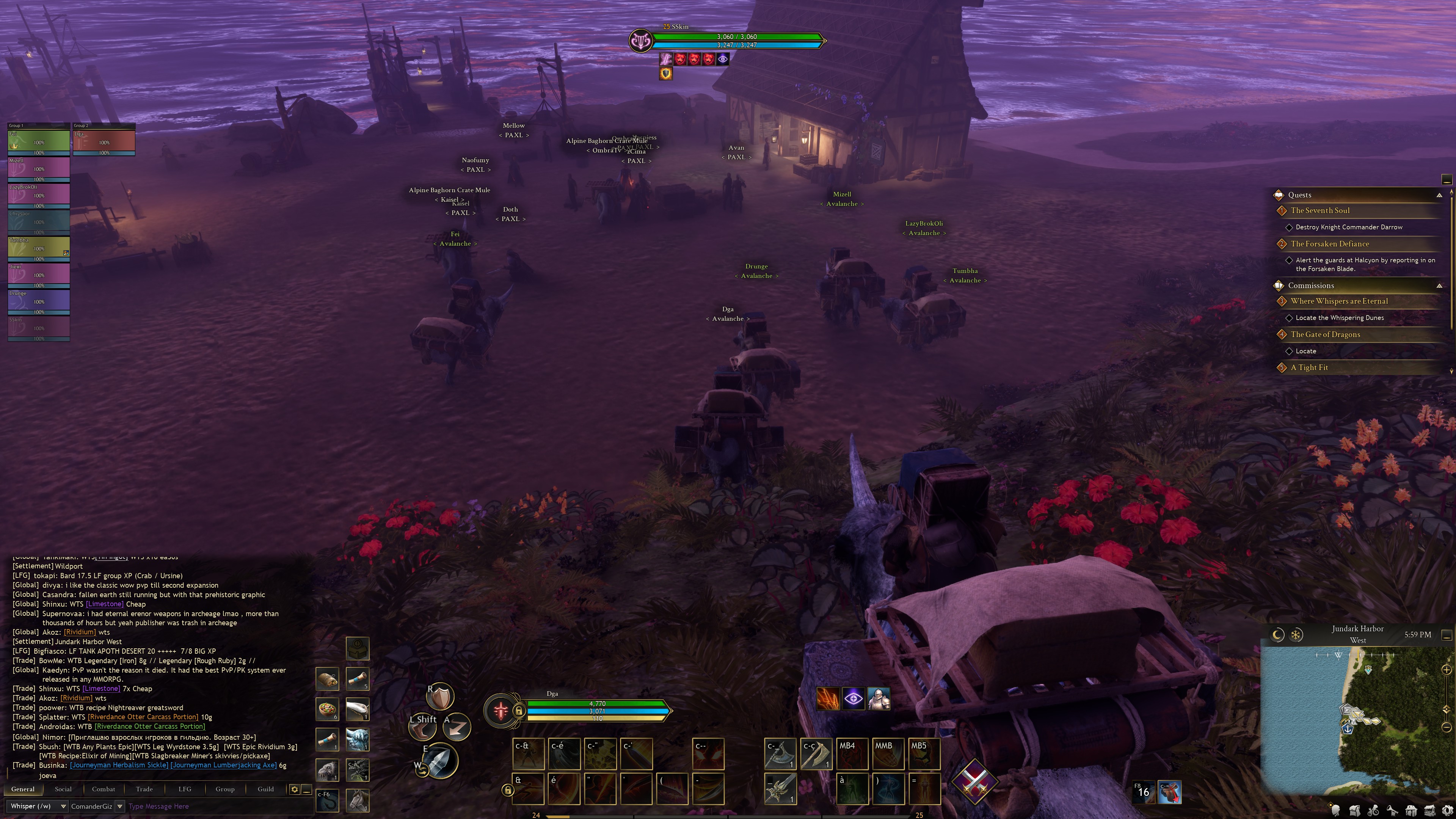Image resolution: width=1456 pixels, height=819 pixels.
Task: Summon the horse mount from quick slot
Action: [357, 800]
